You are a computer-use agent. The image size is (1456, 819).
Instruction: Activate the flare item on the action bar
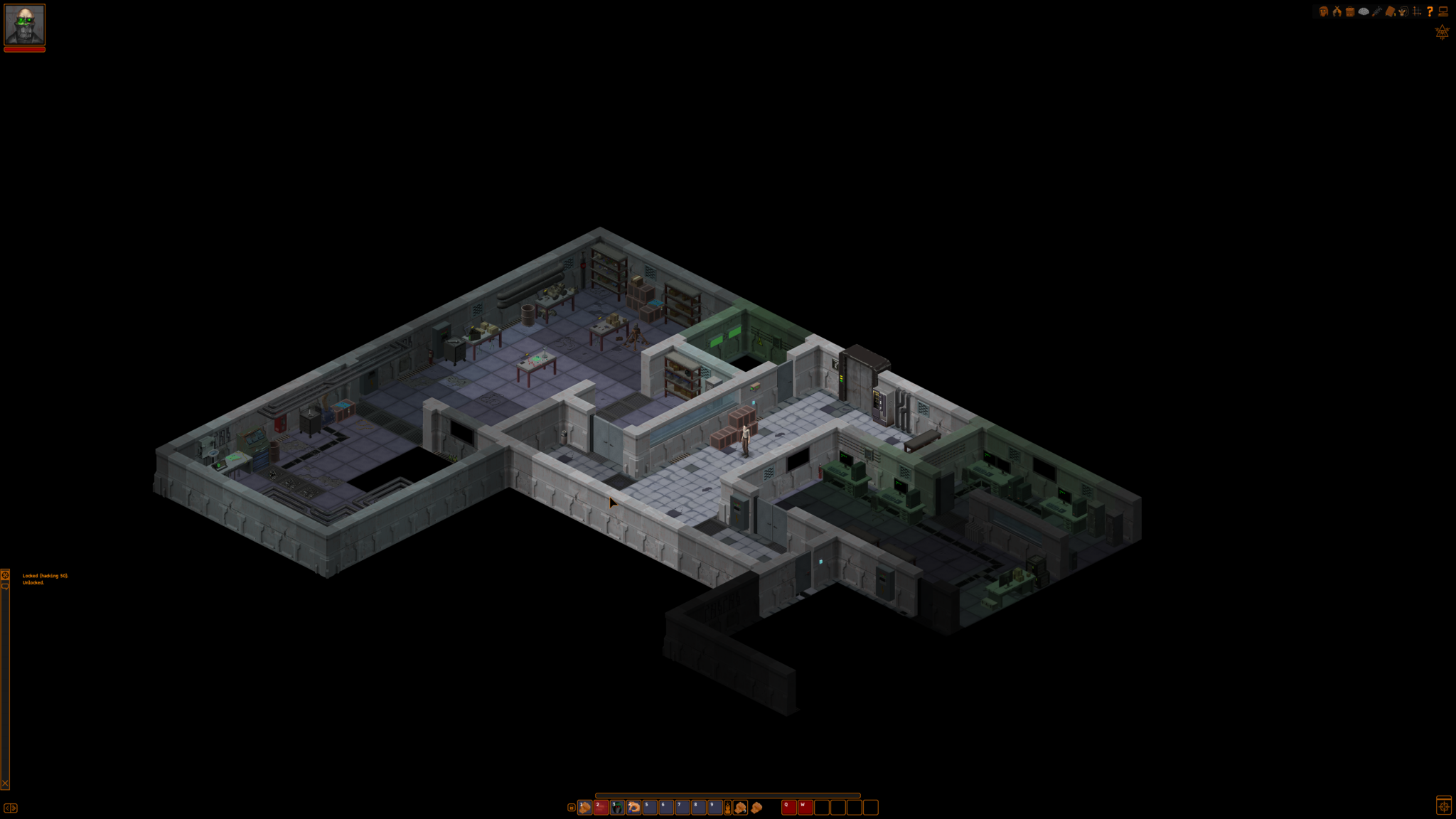pyautogui.click(x=728, y=808)
